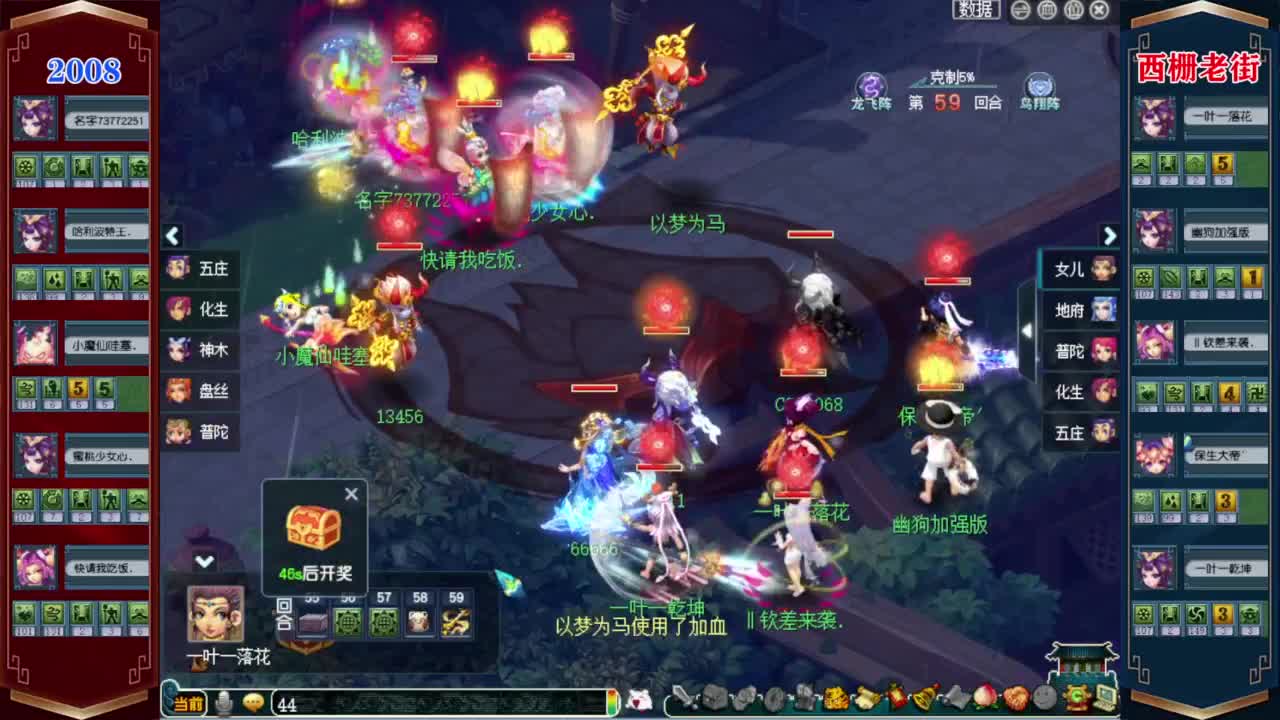Expand the right team panel with the right arrow

[1110, 237]
